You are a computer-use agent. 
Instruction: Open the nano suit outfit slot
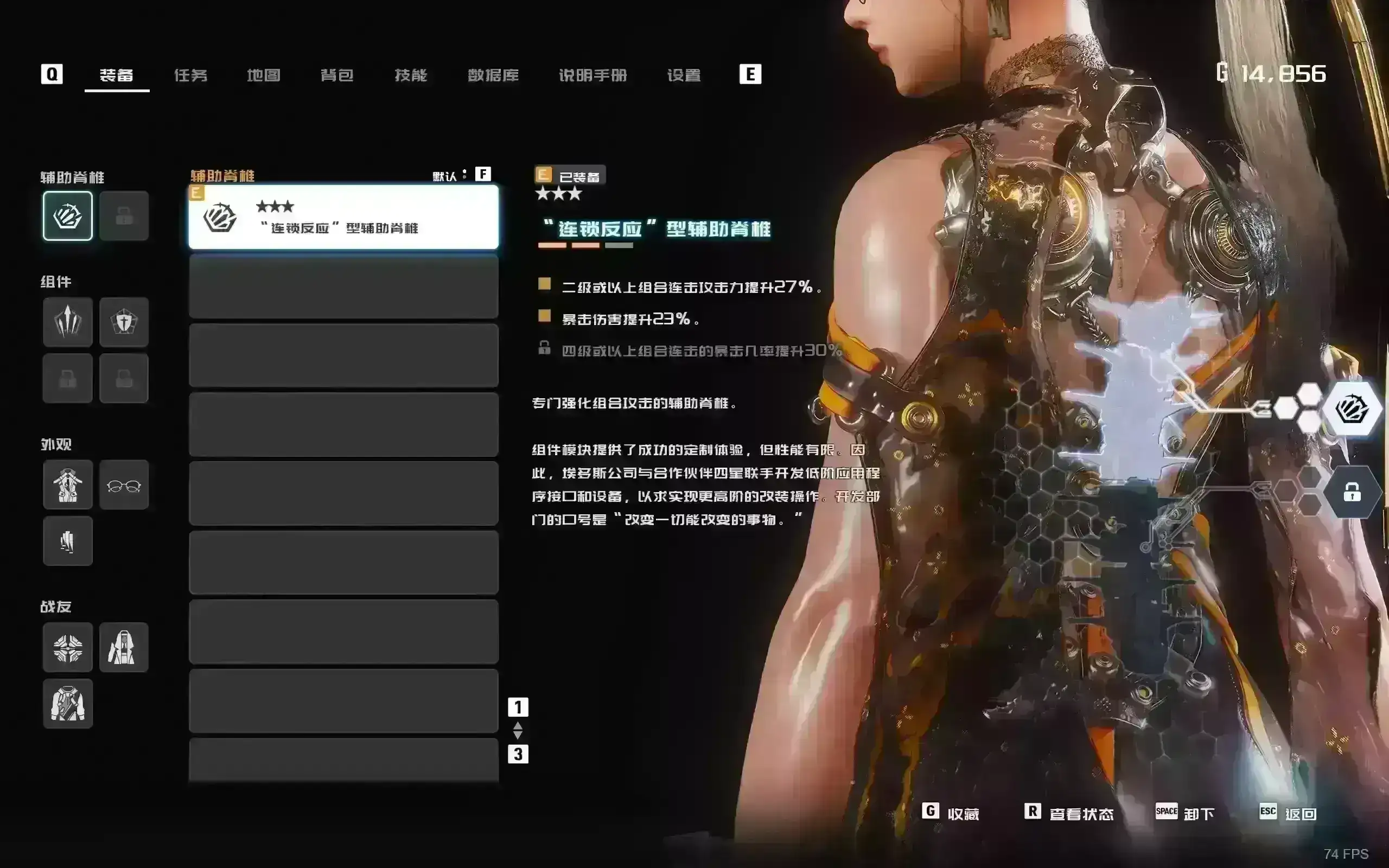click(68, 484)
